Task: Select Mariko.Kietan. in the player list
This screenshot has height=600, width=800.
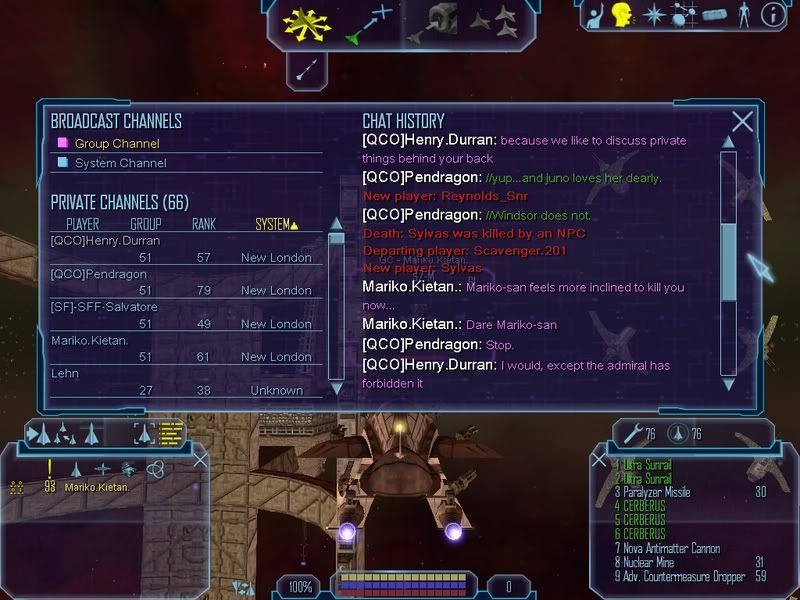Action: pos(91,340)
